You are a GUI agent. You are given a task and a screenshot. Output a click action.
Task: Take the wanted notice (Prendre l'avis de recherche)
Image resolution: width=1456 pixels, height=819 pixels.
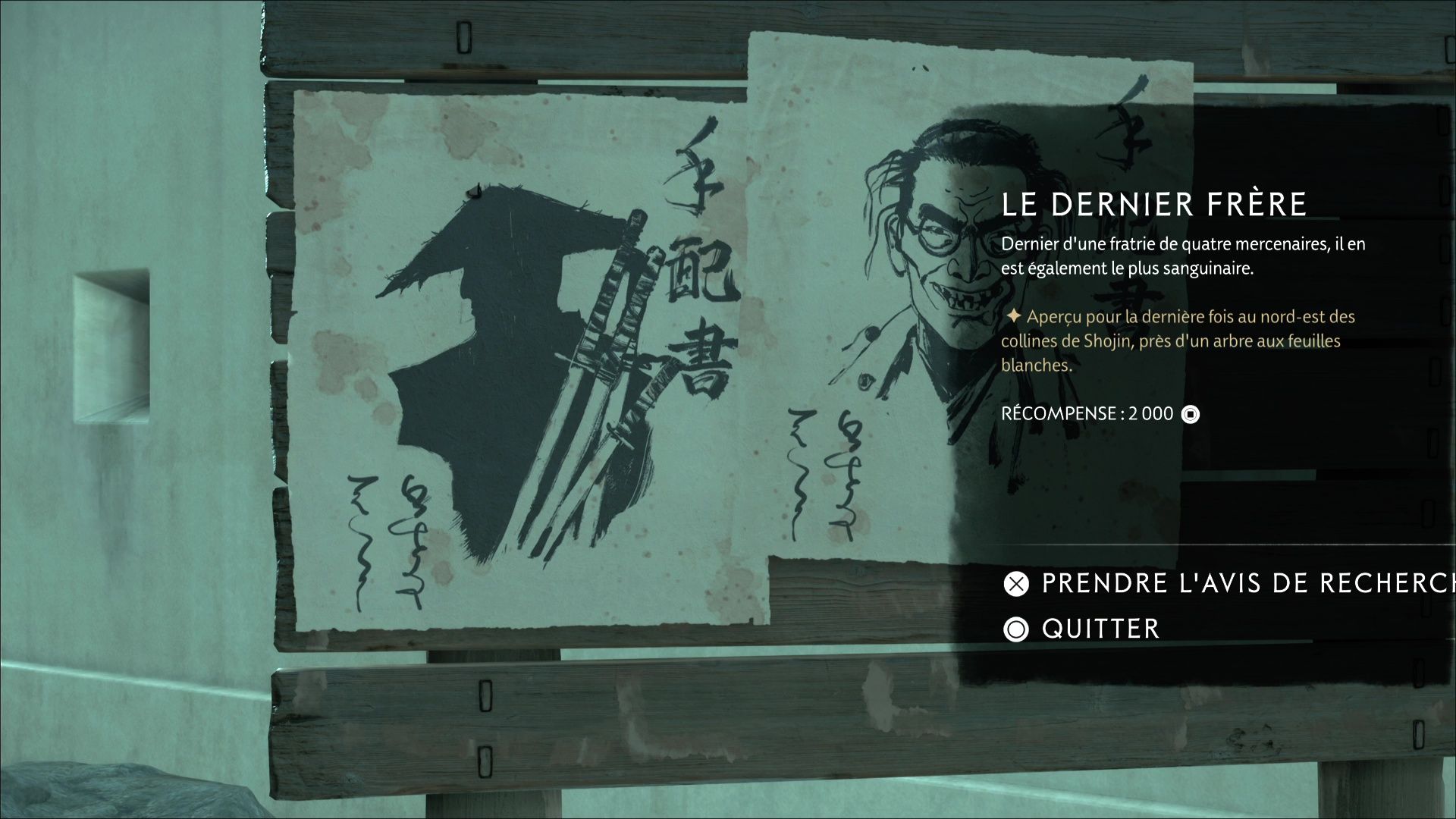(1228, 583)
